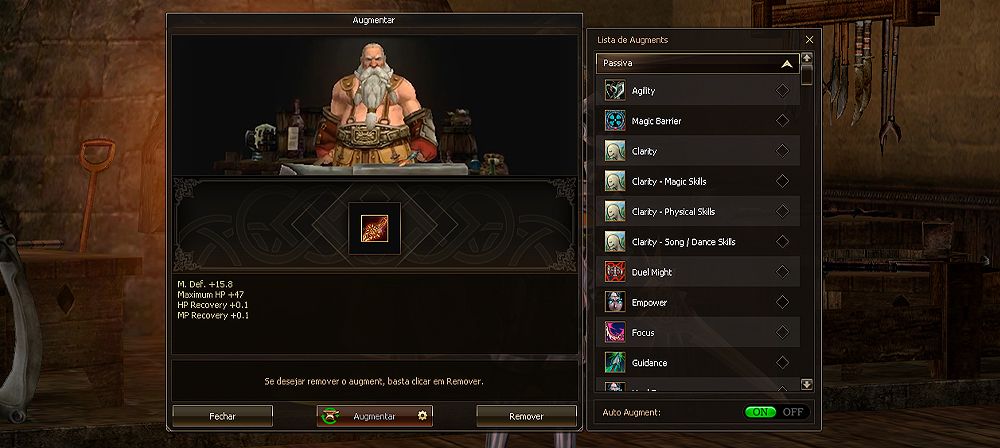Select Clarity - Song / Dance Skills augment
This screenshot has width=1000, height=448.
(697, 242)
